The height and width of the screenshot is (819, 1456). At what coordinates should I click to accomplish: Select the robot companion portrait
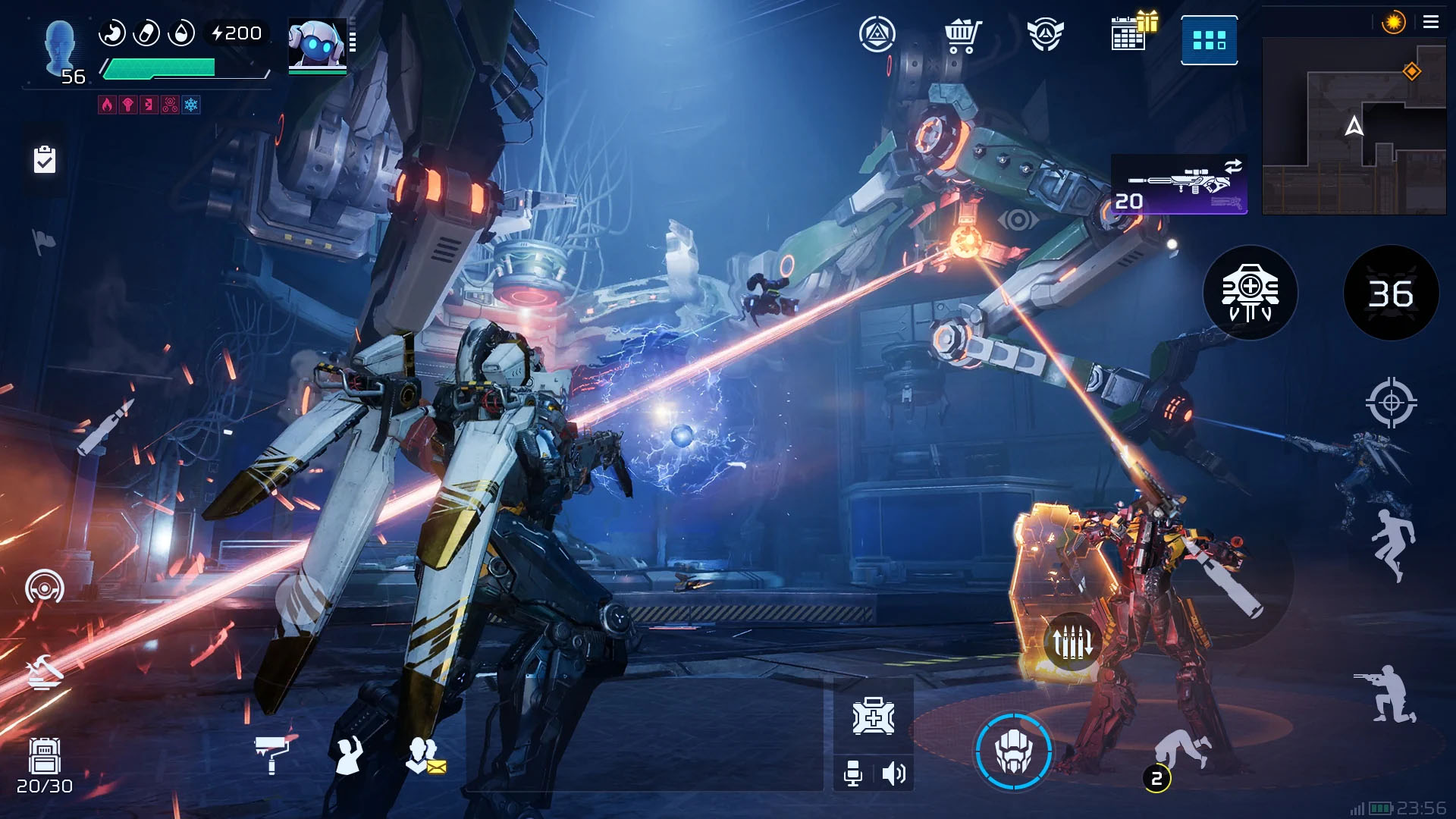coord(318,46)
